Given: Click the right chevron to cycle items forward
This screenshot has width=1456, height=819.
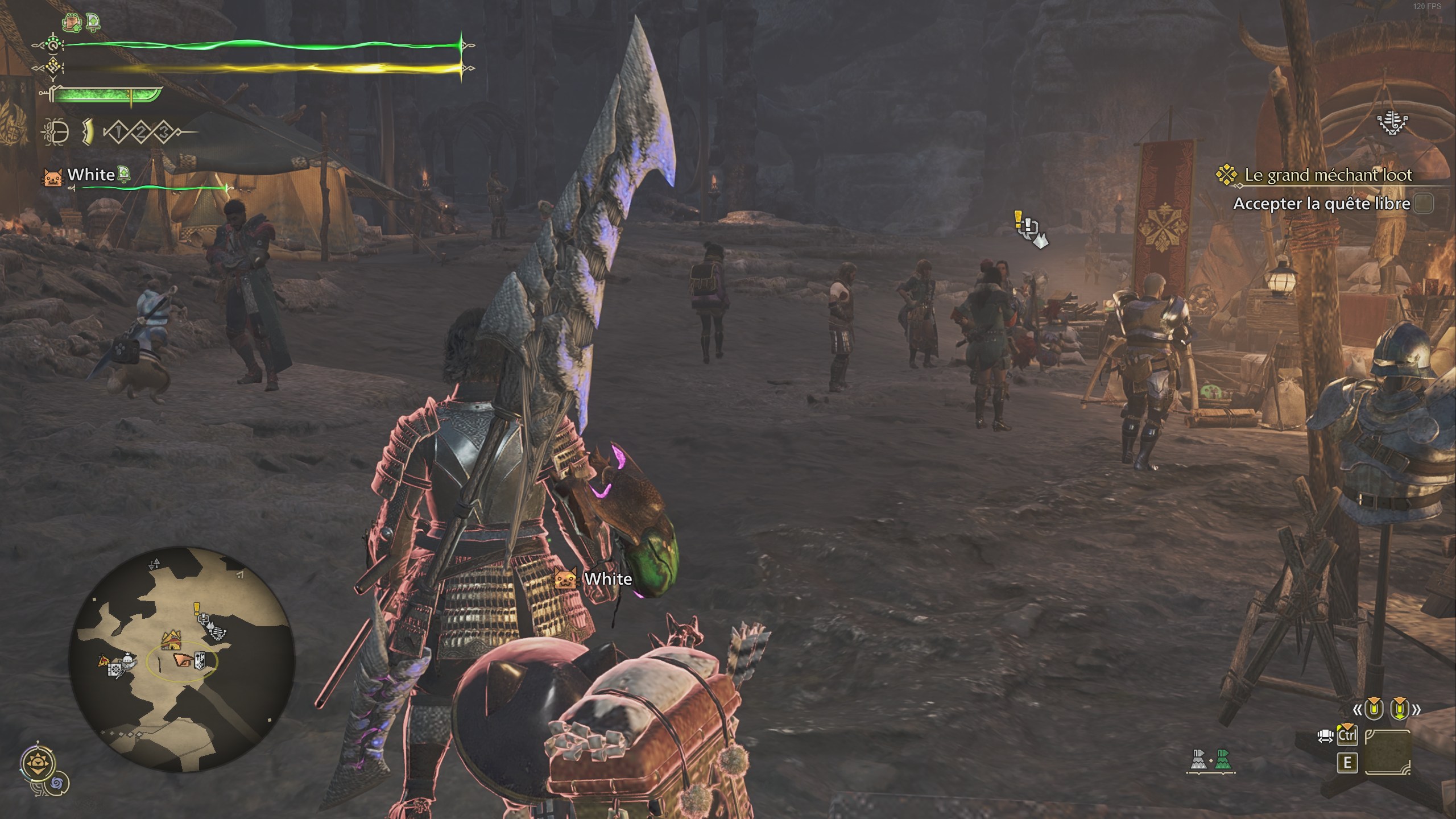Looking at the screenshot, I should [x=1416, y=709].
